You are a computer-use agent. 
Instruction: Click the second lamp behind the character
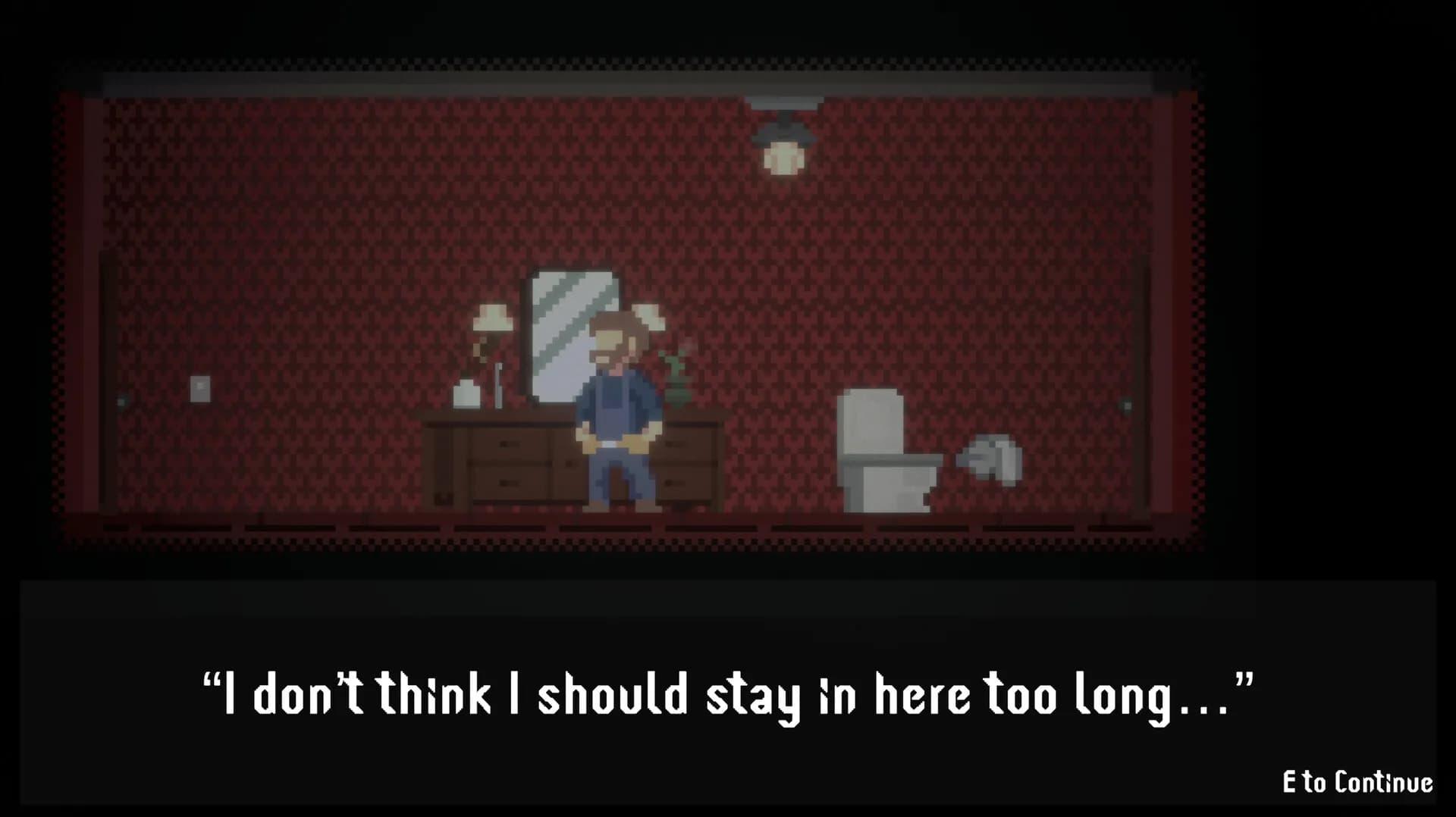coord(648,318)
